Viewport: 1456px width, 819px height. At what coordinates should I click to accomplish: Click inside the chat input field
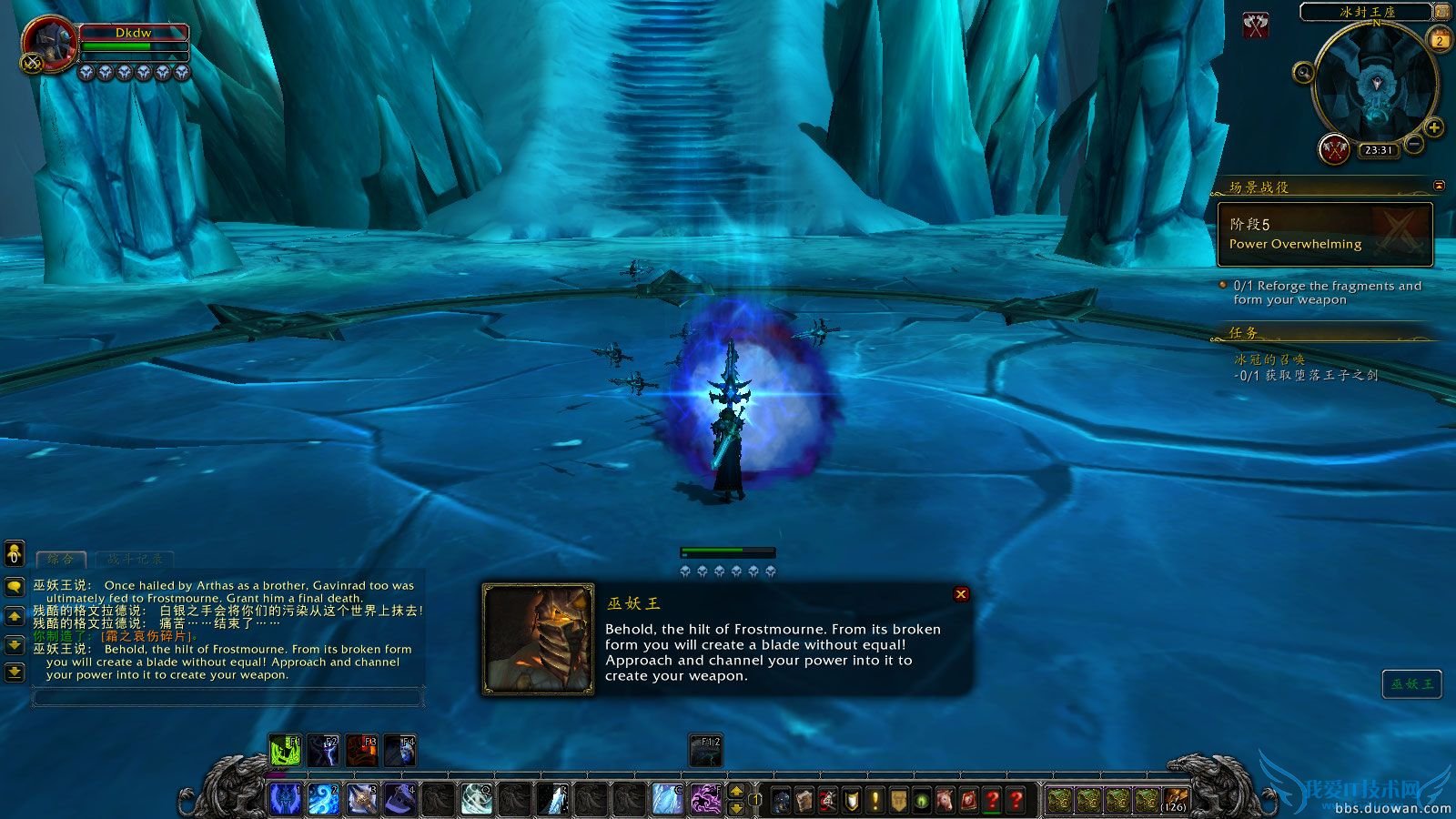point(227,698)
